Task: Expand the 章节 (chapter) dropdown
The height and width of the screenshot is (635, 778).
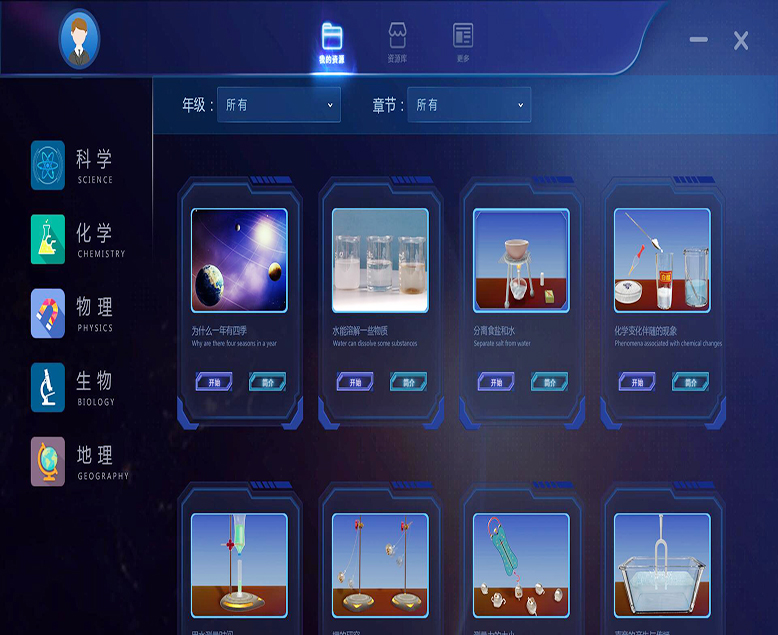Action: click(468, 105)
